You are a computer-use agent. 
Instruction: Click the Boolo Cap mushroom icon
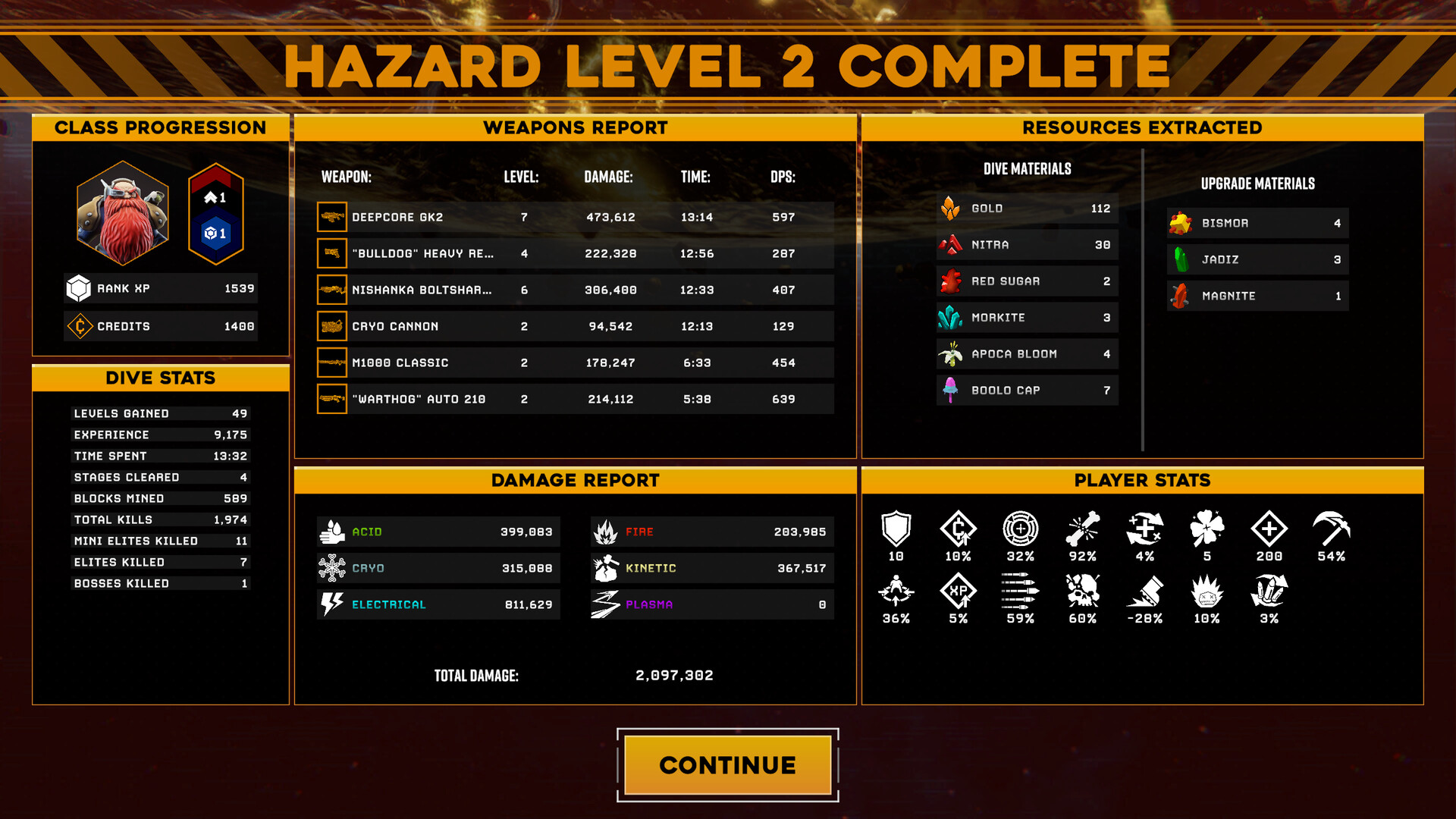point(952,390)
